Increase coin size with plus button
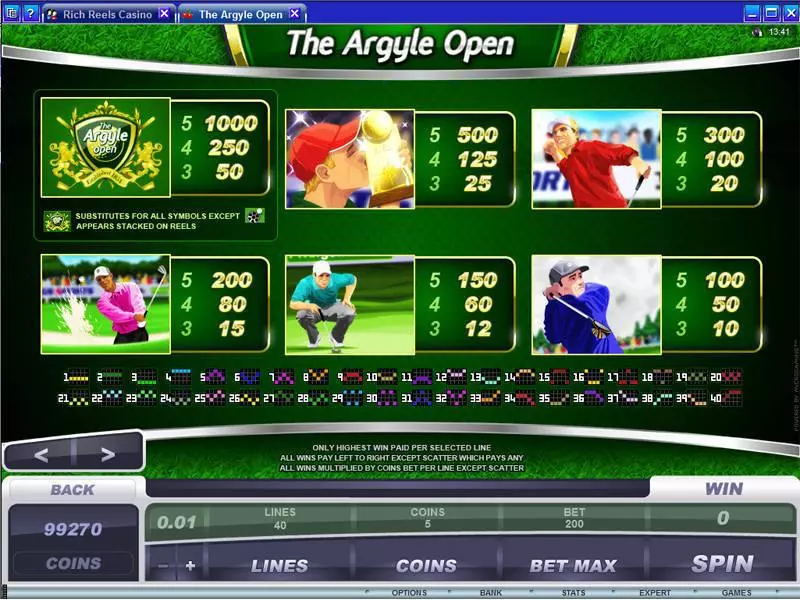 190,566
